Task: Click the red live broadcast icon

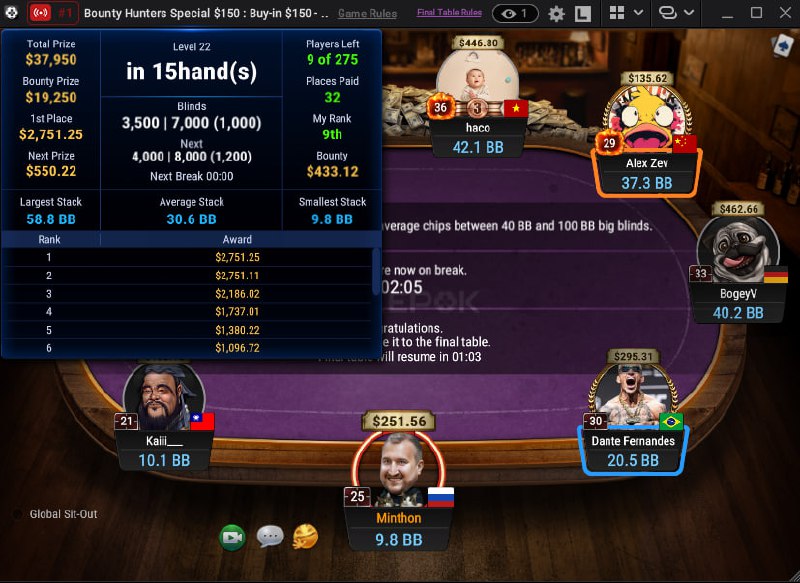Action: click(41, 14)
